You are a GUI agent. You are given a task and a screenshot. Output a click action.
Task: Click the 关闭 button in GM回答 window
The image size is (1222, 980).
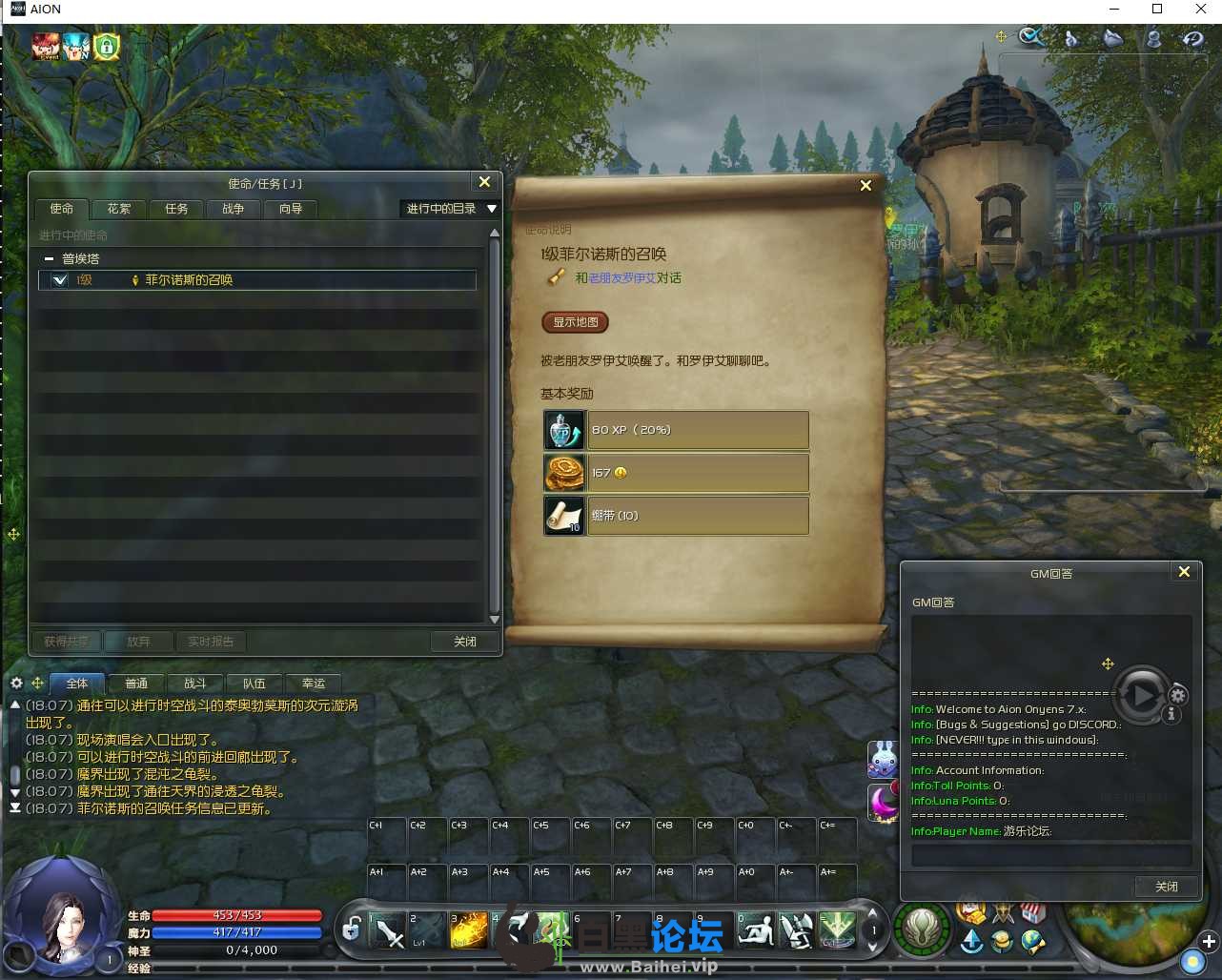coord(1166,887)
